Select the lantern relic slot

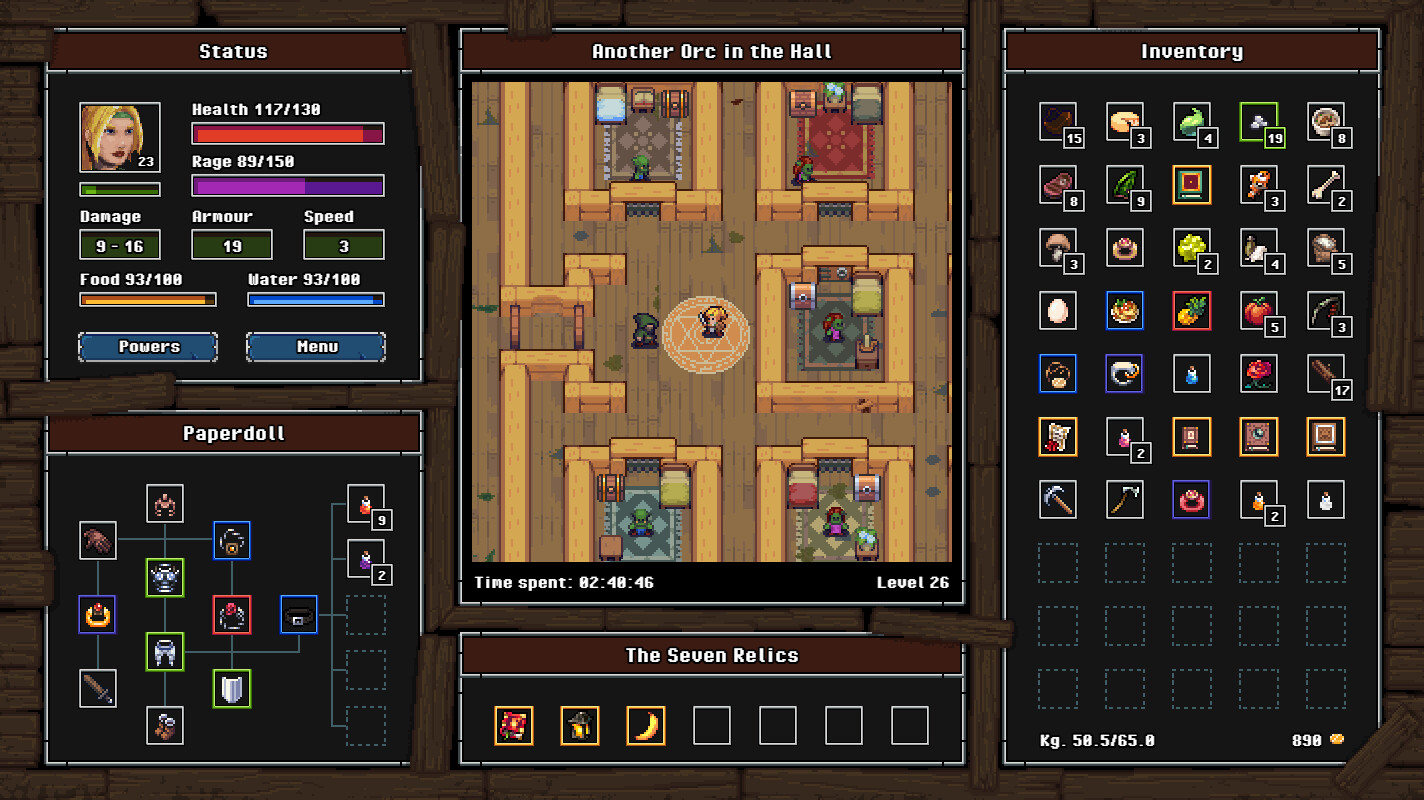tap(580, 725)
